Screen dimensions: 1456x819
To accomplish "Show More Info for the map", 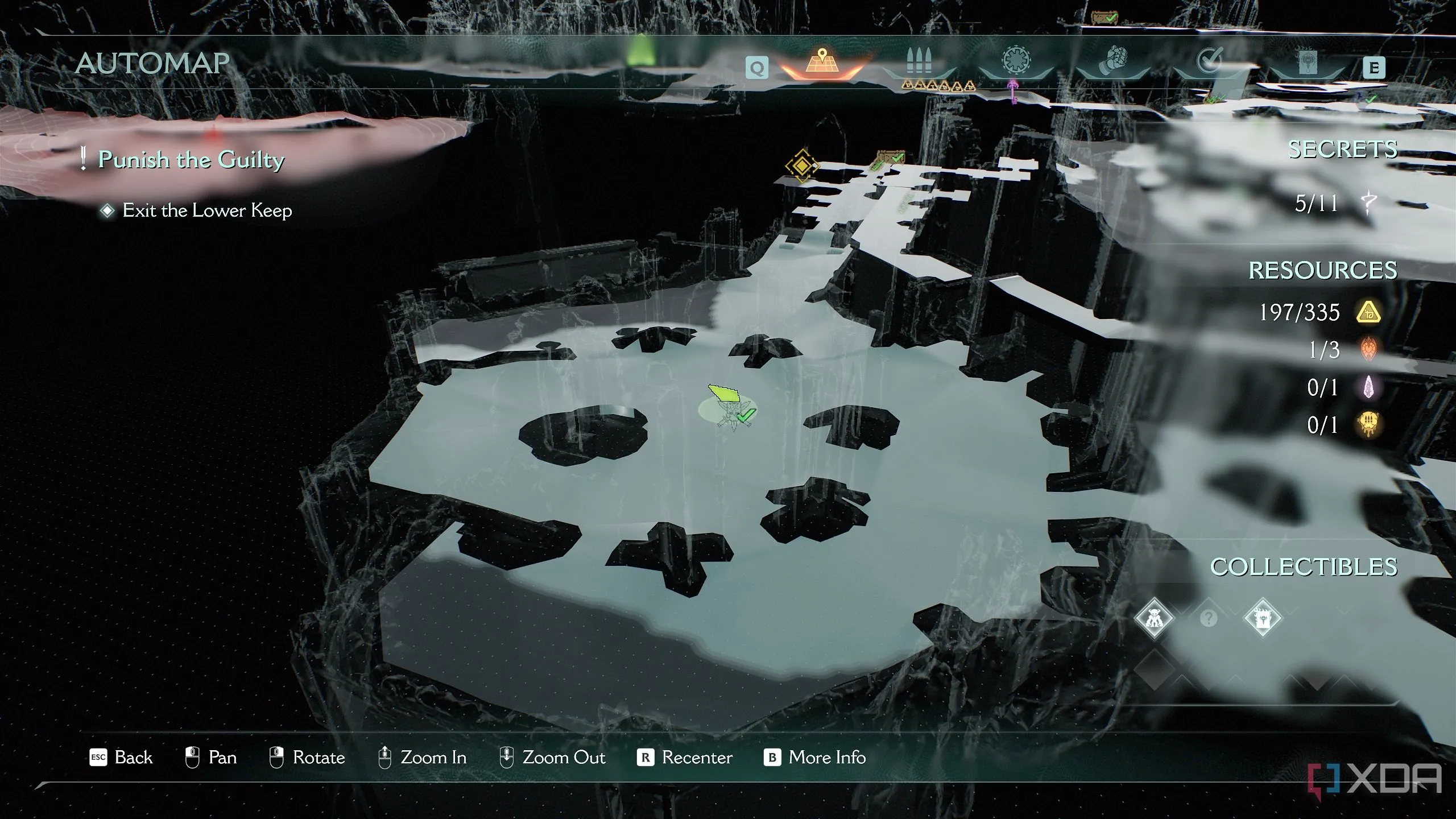I will (x=815, y=758).
